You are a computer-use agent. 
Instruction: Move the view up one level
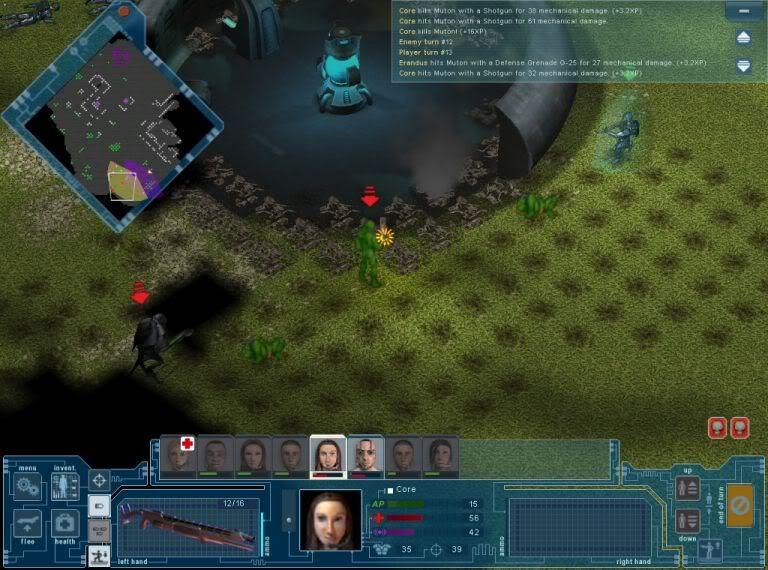pos(686,488)
